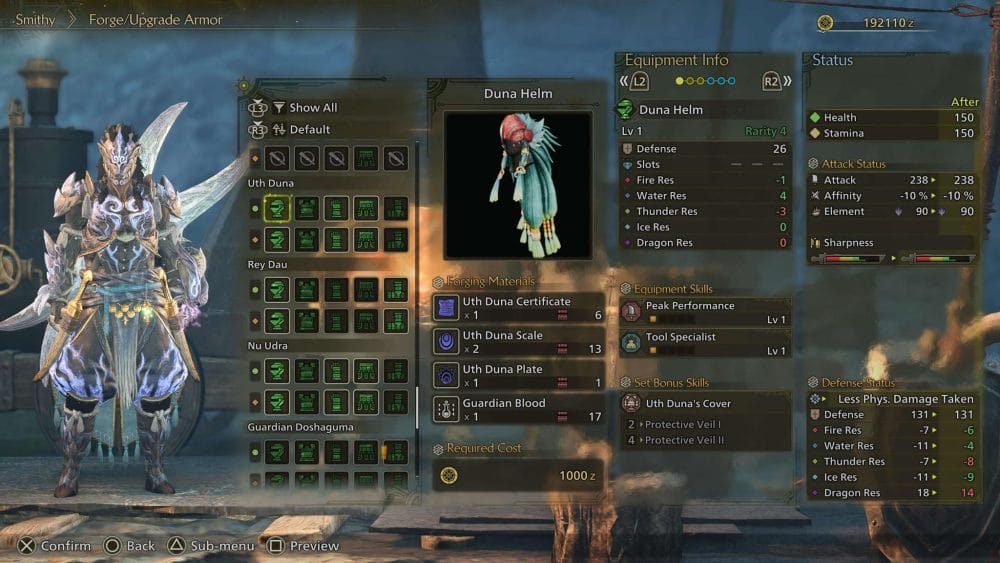View the Peak Performance skill

(x=705, y=312)
